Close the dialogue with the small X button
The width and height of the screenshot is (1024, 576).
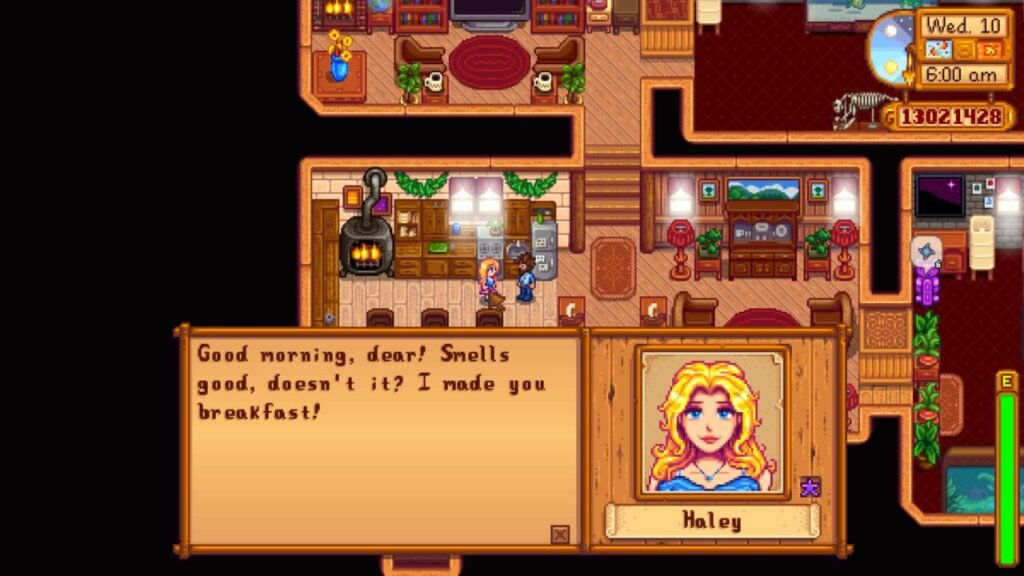[x=560, y=535]
